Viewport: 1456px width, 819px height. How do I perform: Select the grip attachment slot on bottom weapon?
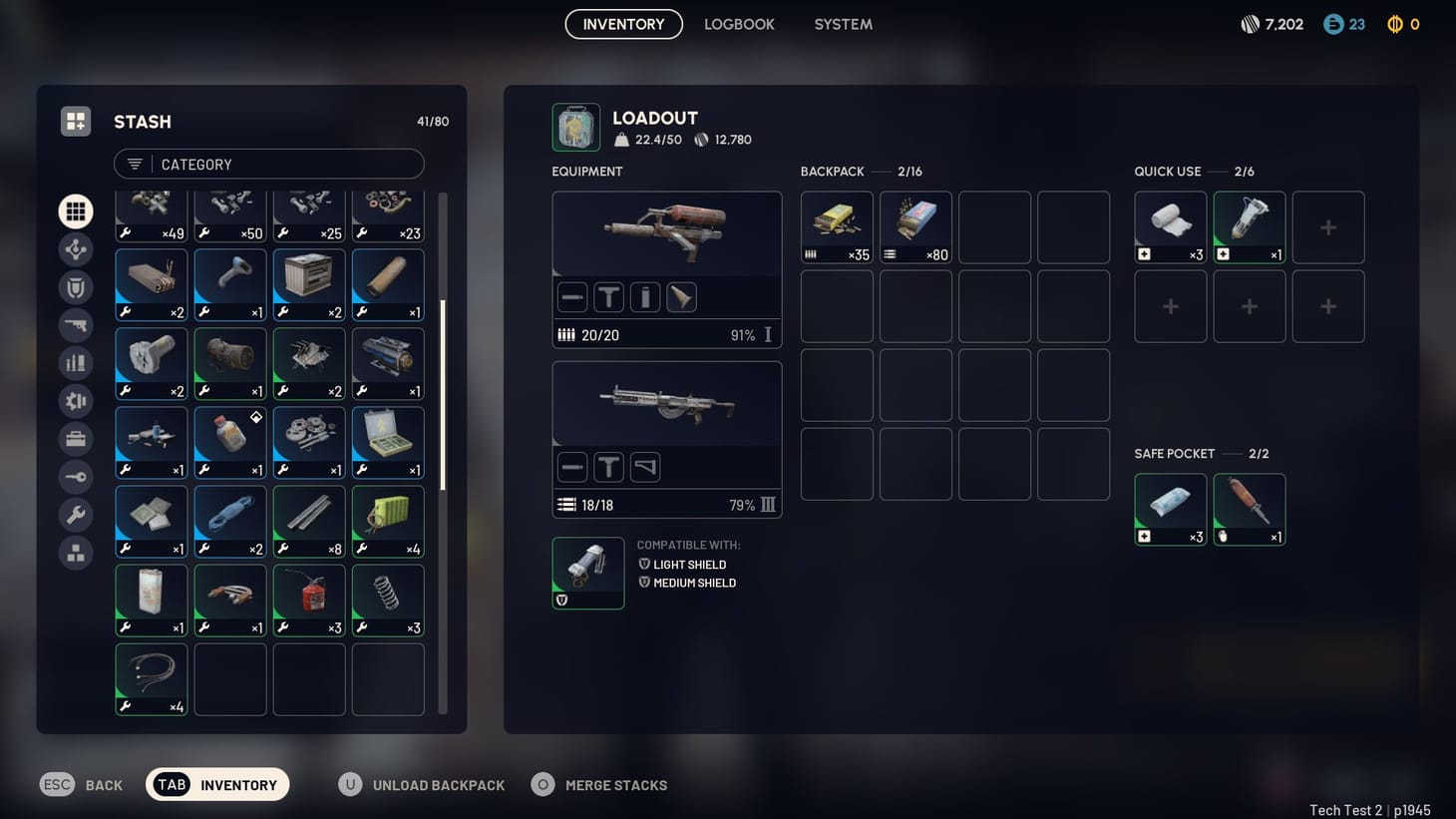click(x=608, y=466)
